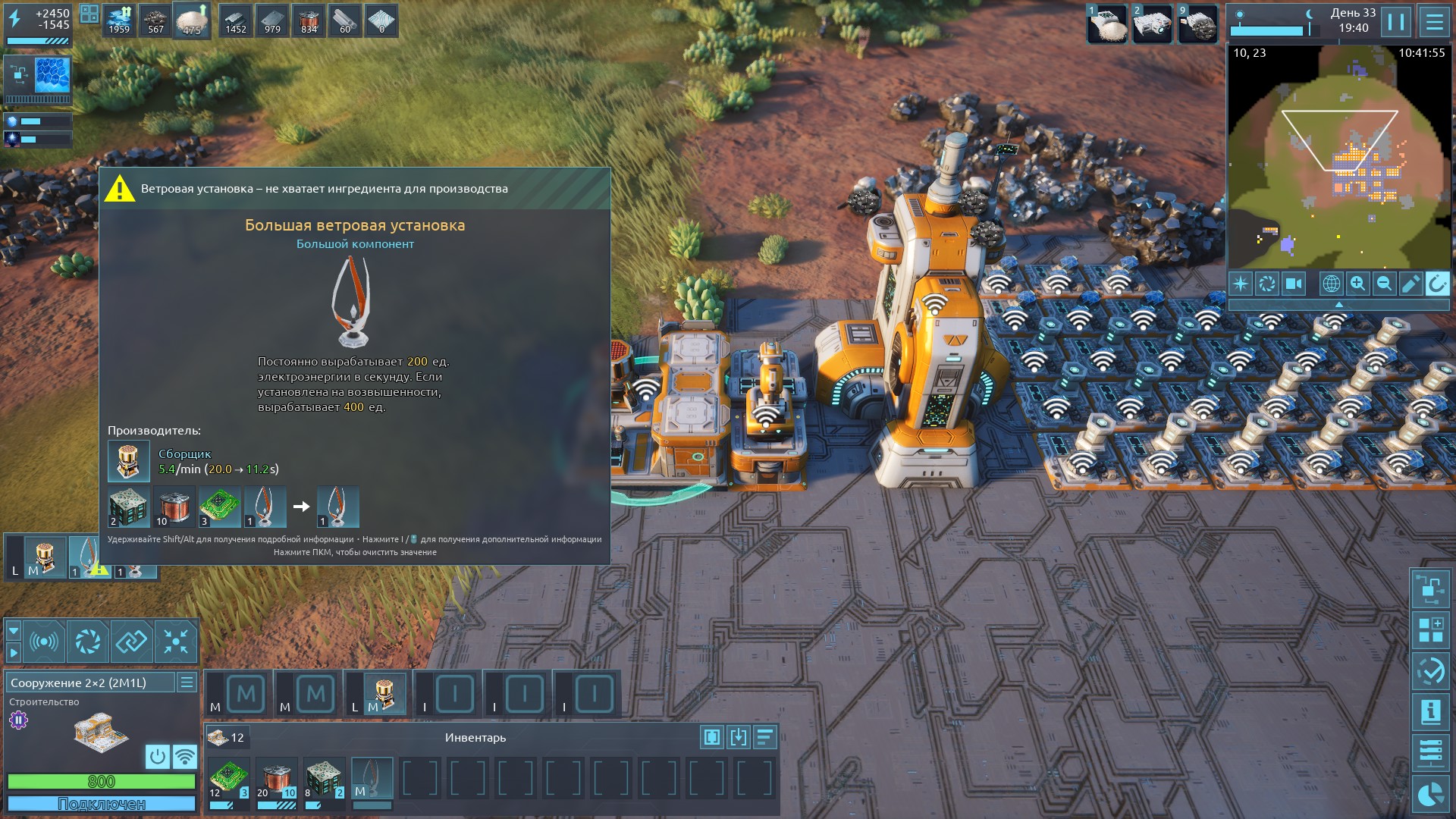
Task: Sort the inventory with the sort button
Action: [x=764, y=737]
